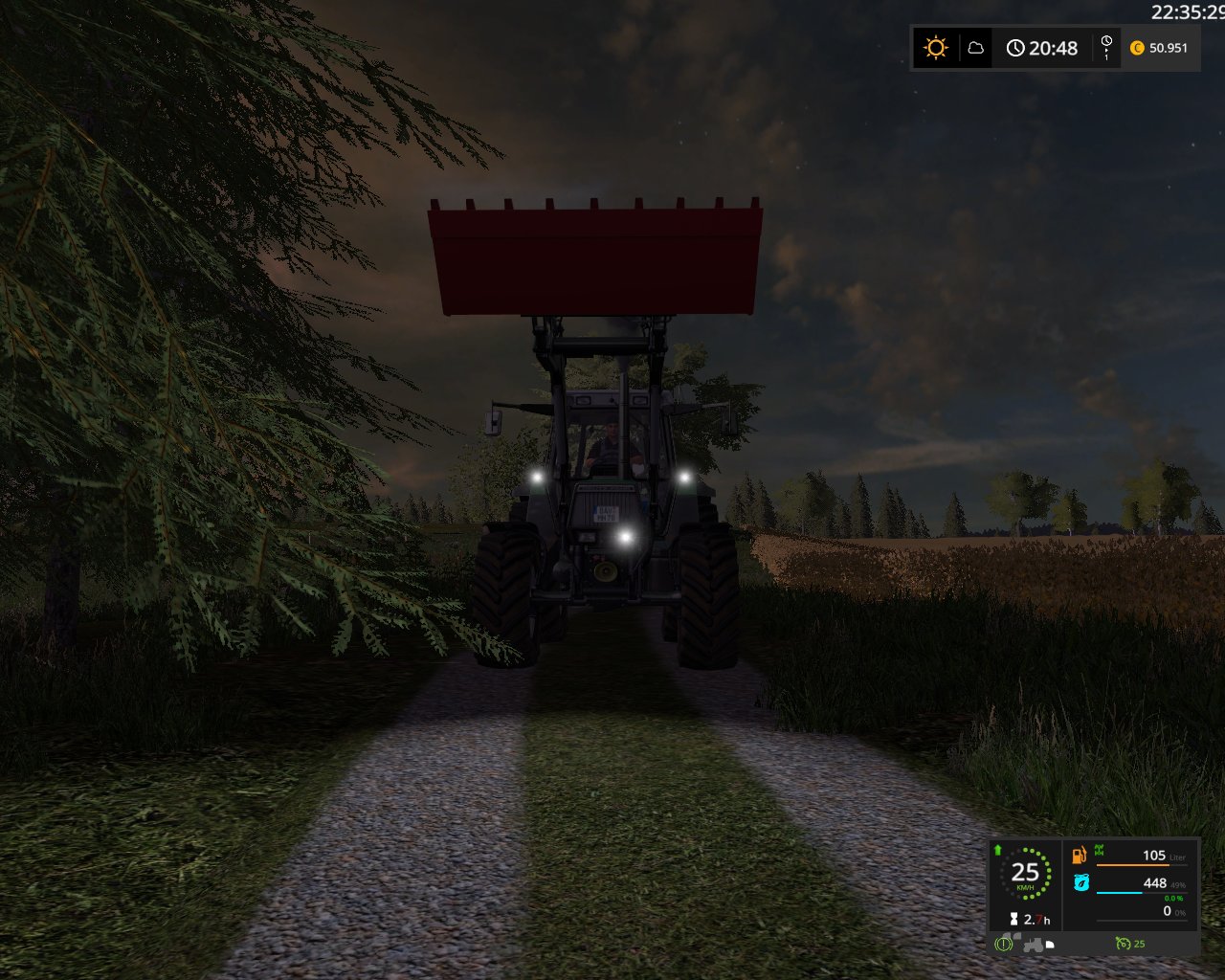Click the sun weather icon
Viewport: 1225px width, 980px height.
pyautogui.click(x=935, y=48)
